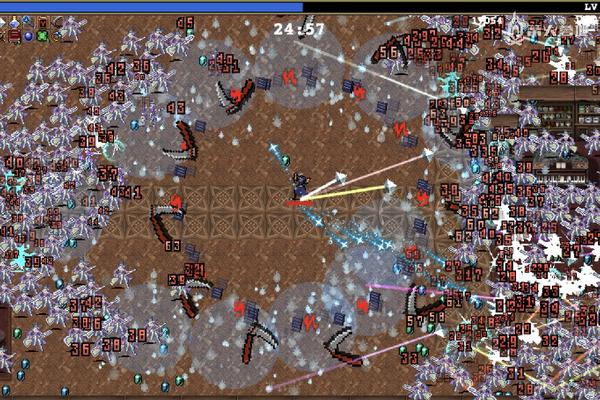Click the blue Magic Wand weapon icon
This screenshot has height=400, width=600.
point(27,21)
